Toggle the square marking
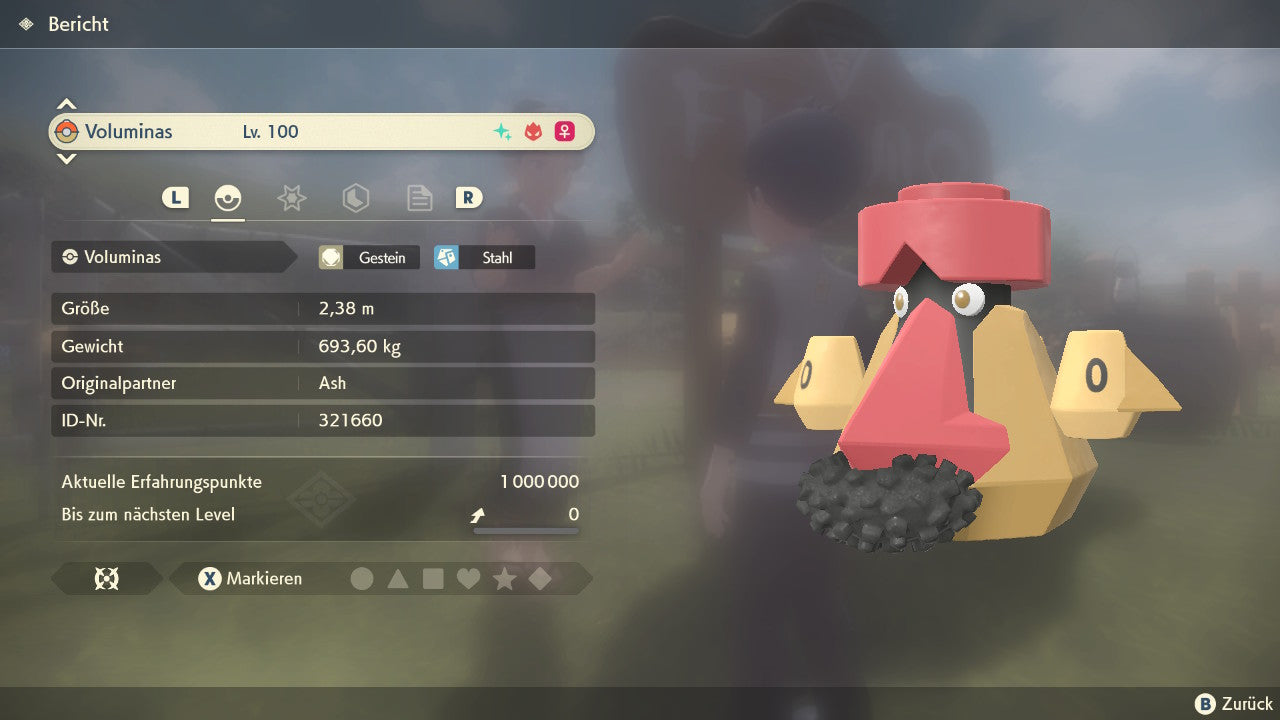The width and height of the screenshot is (1280, 720). pos(433,579)
